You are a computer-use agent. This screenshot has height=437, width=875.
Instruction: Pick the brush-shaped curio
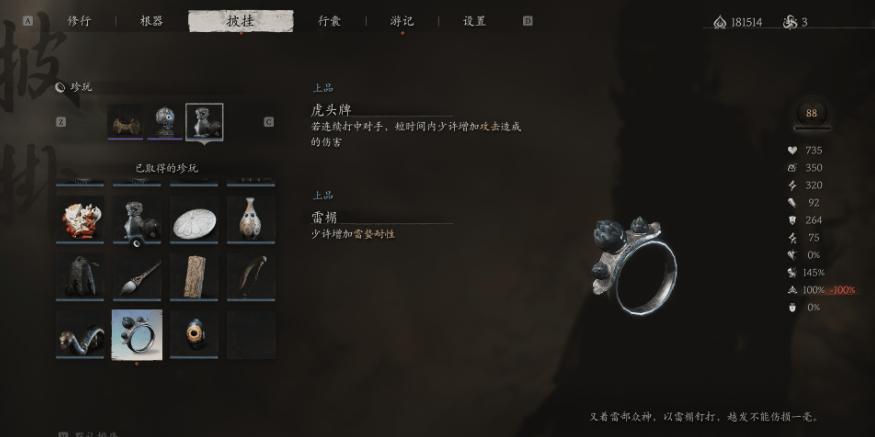click(x=137, y=274)
